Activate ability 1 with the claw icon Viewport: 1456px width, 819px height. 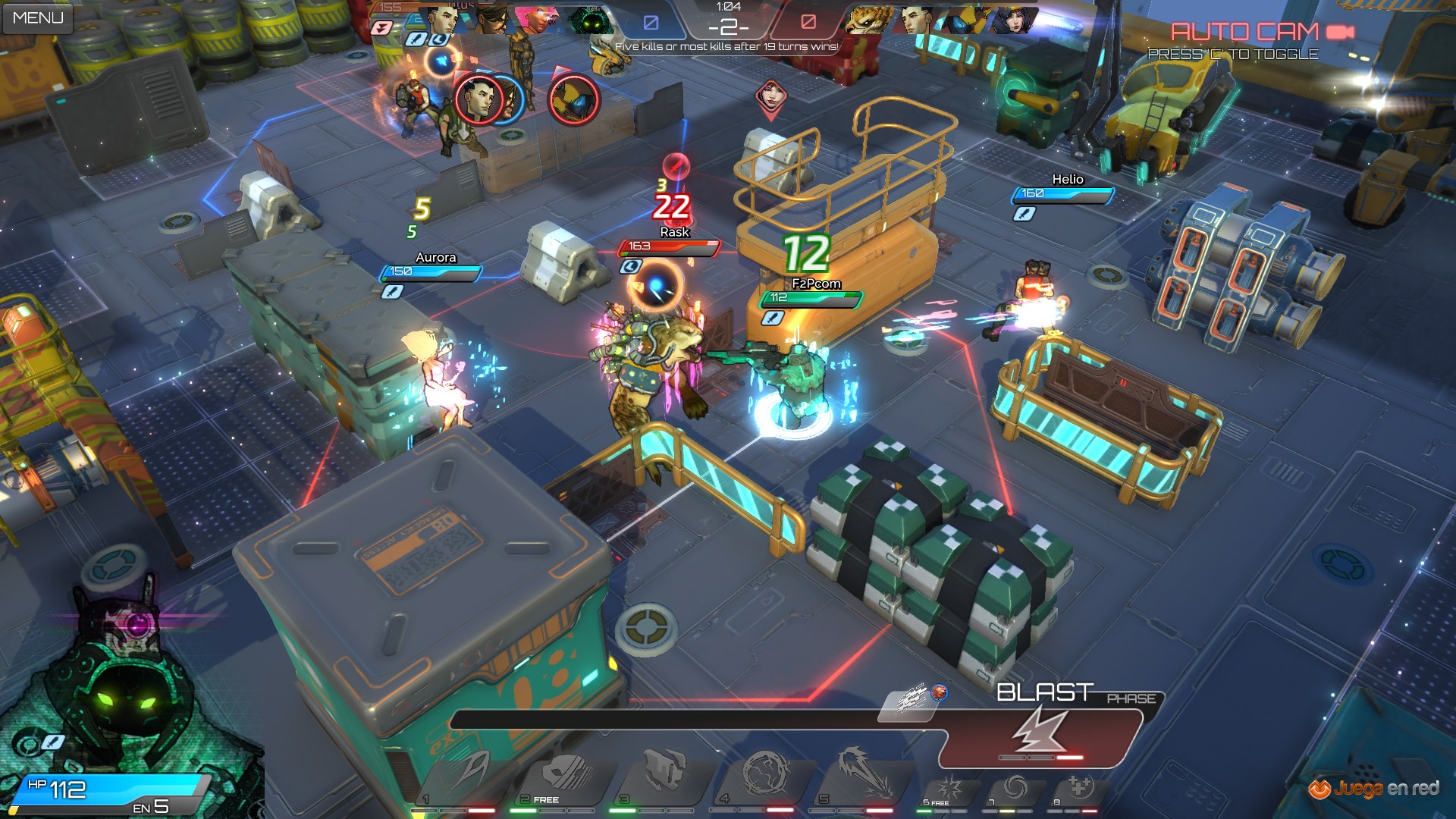click(464, 775)
